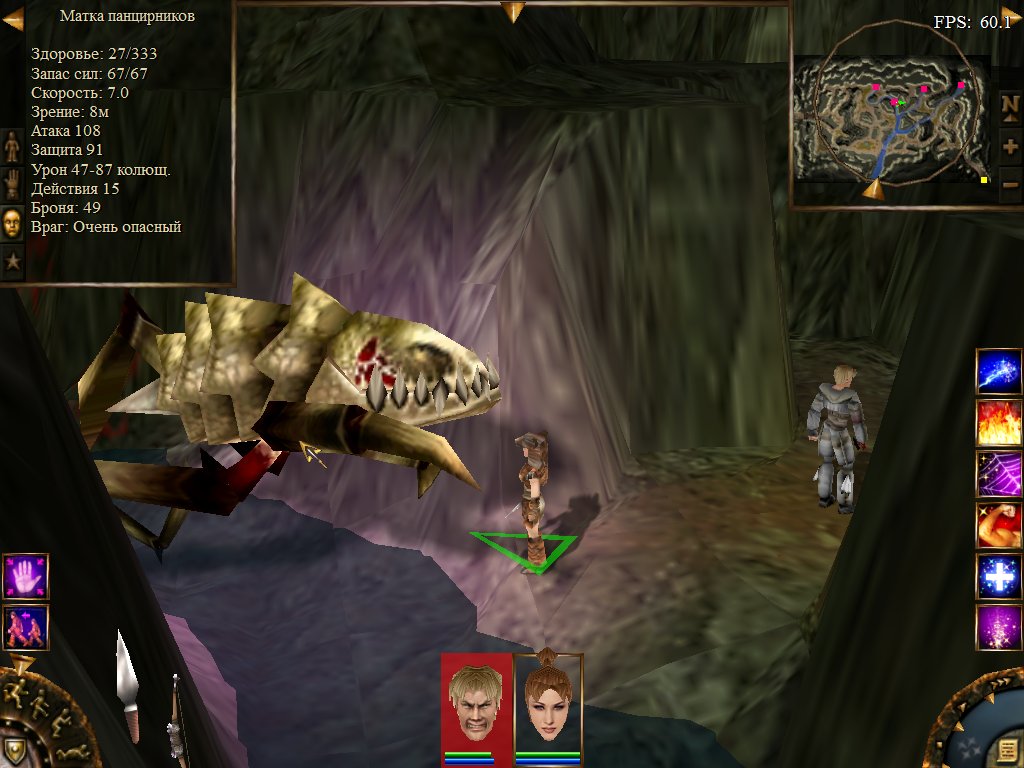Use the flexed arm strength spell
The height and width of the screenshot is (768, 1024).
(x=999, y=526)
